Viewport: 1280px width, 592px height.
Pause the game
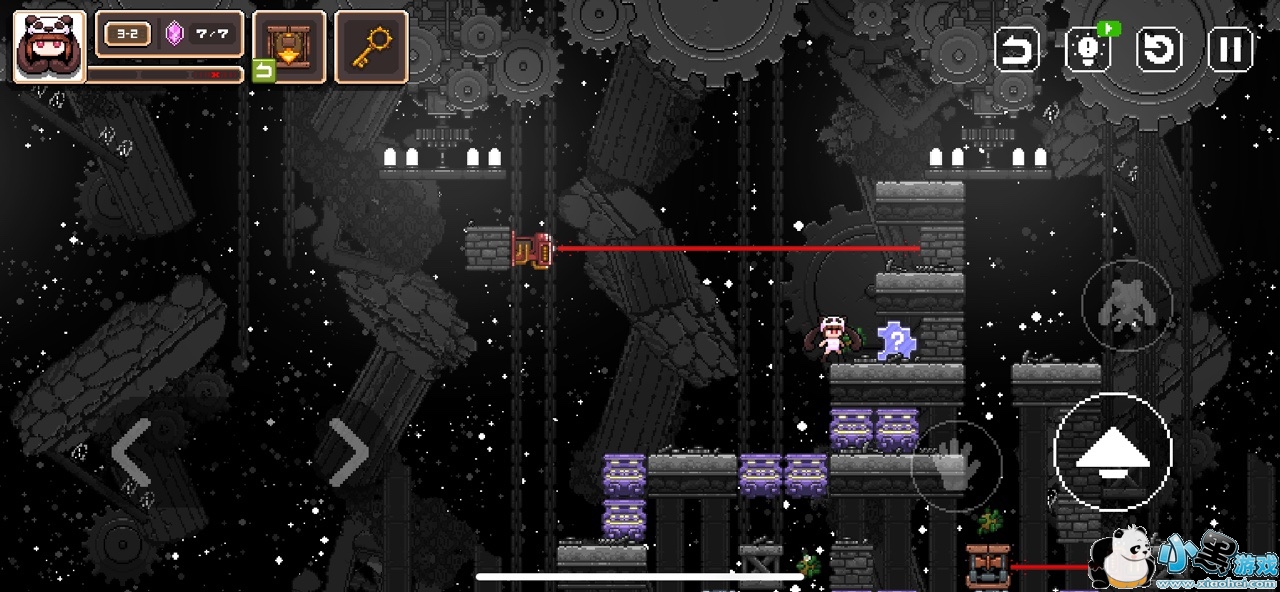(1231, 49)
